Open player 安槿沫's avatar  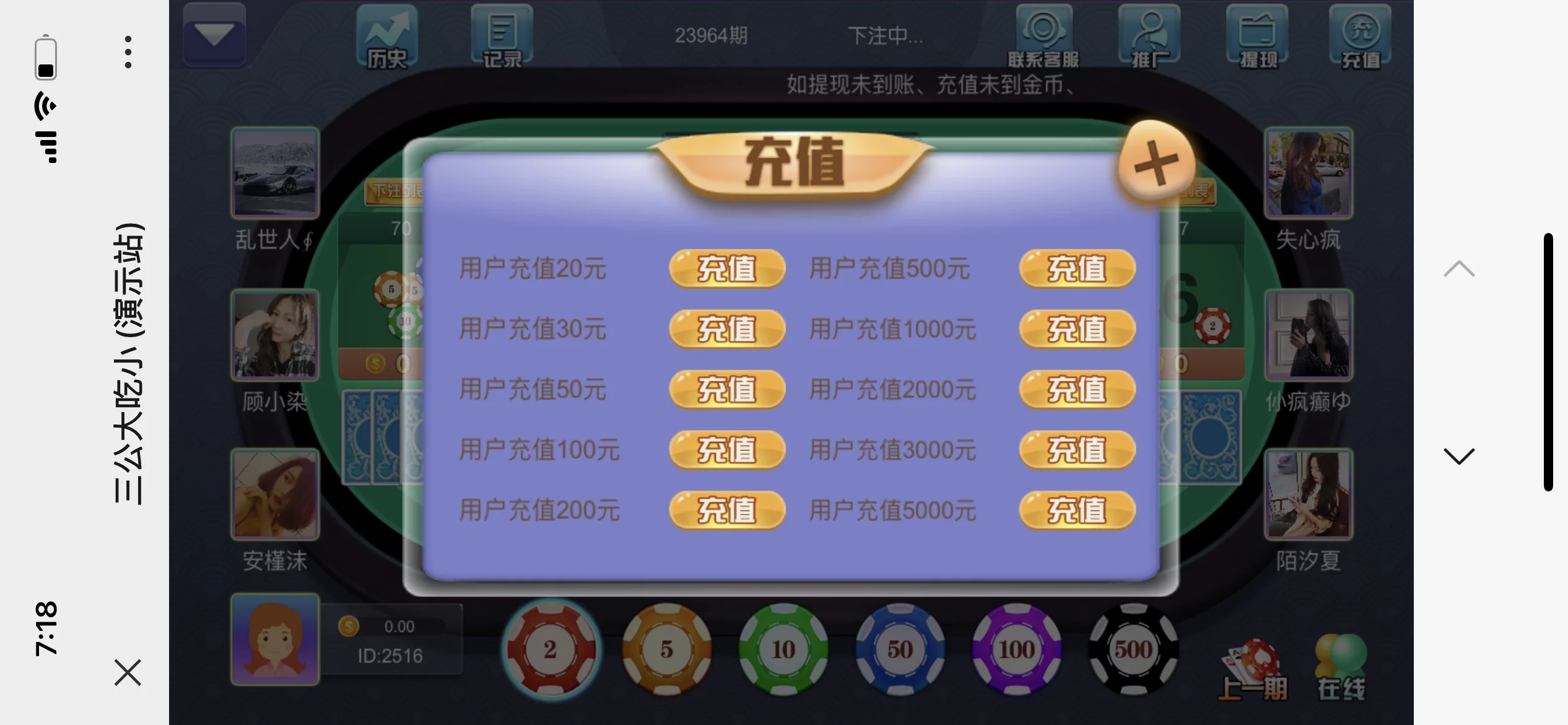click(274, 494)
